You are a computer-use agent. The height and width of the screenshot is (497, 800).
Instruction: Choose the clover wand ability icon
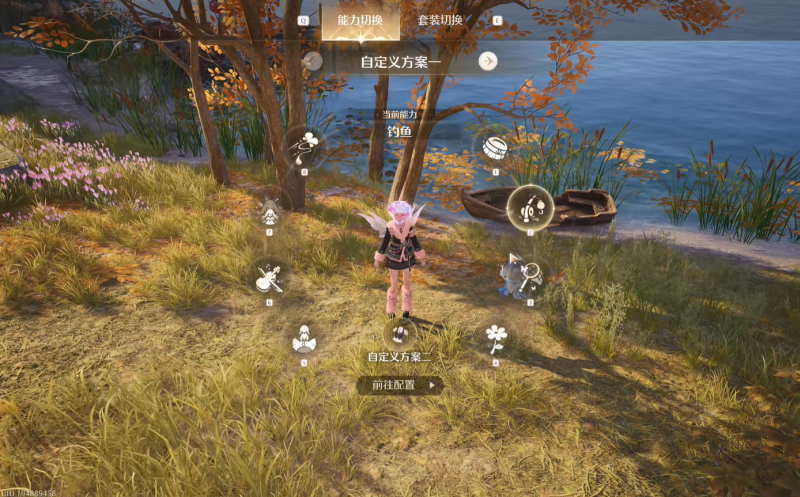click(304, 147)
